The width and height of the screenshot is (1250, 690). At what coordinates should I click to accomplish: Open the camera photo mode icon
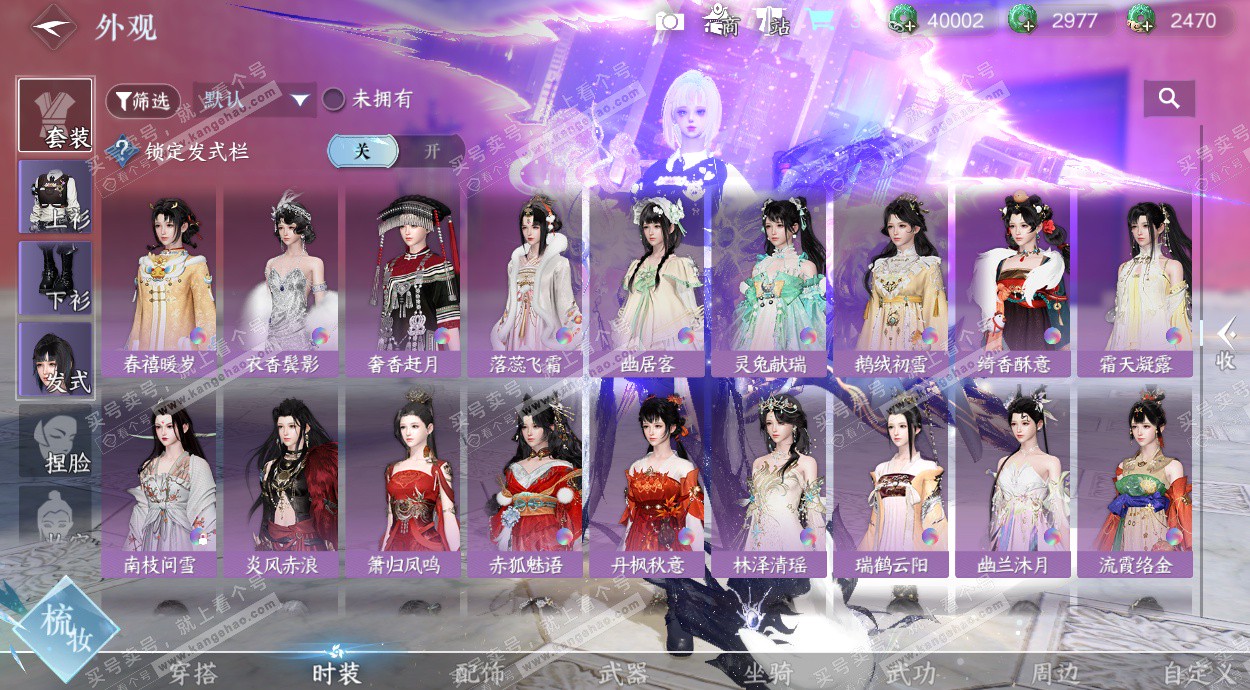point(669,21)
